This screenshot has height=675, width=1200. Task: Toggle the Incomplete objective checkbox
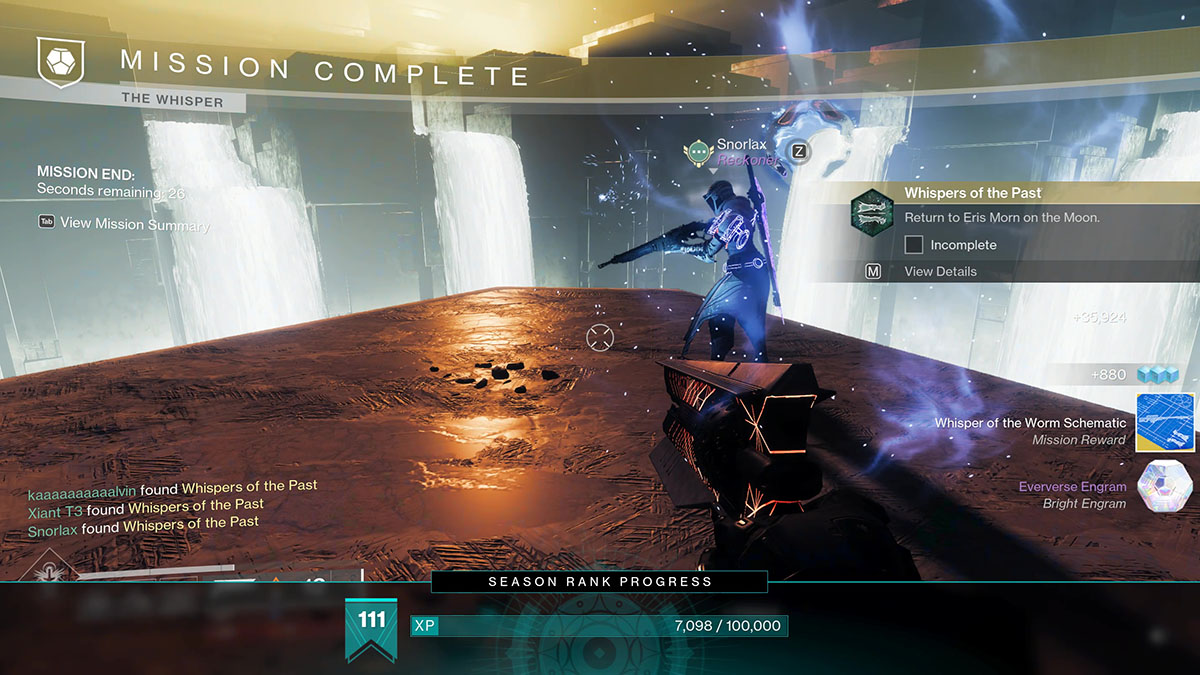[x=913, y=245]
